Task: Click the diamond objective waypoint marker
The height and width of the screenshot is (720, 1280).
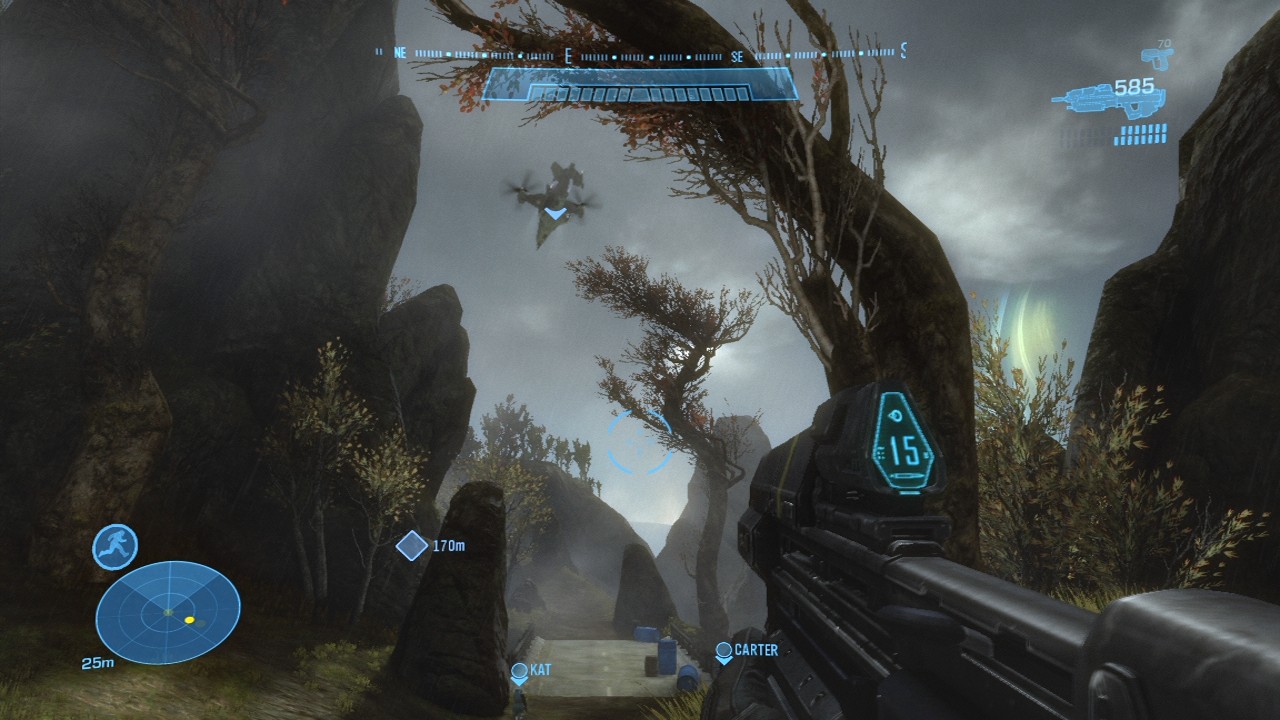Action: (x=412, y=546)
